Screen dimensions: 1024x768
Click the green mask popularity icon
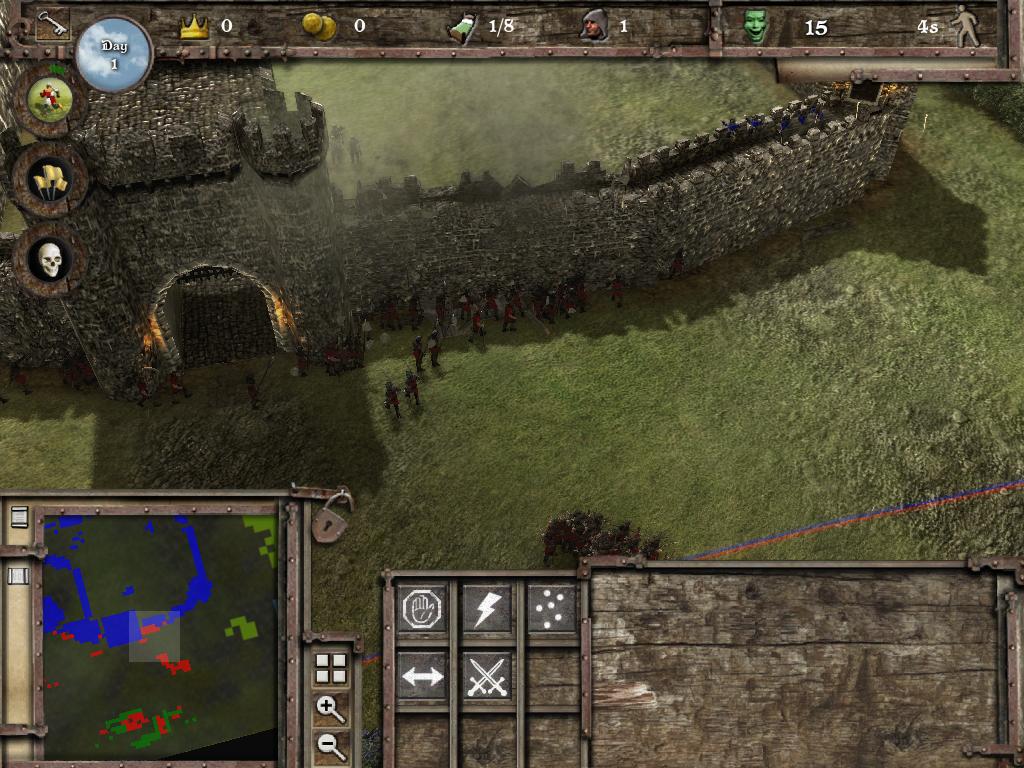coord(756,27)
